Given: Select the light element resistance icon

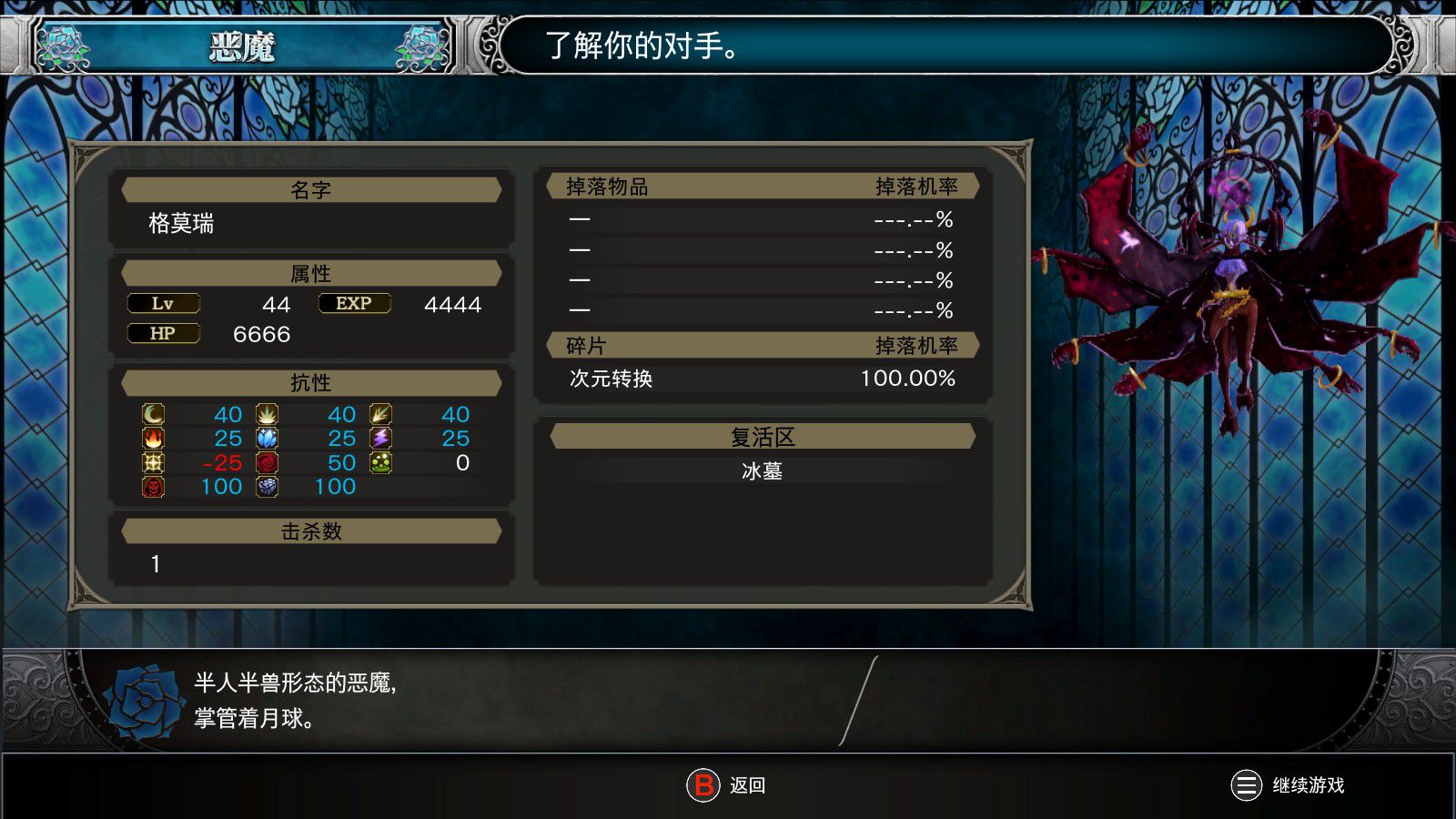Looking at the screenshot, I should coord(153,462).
